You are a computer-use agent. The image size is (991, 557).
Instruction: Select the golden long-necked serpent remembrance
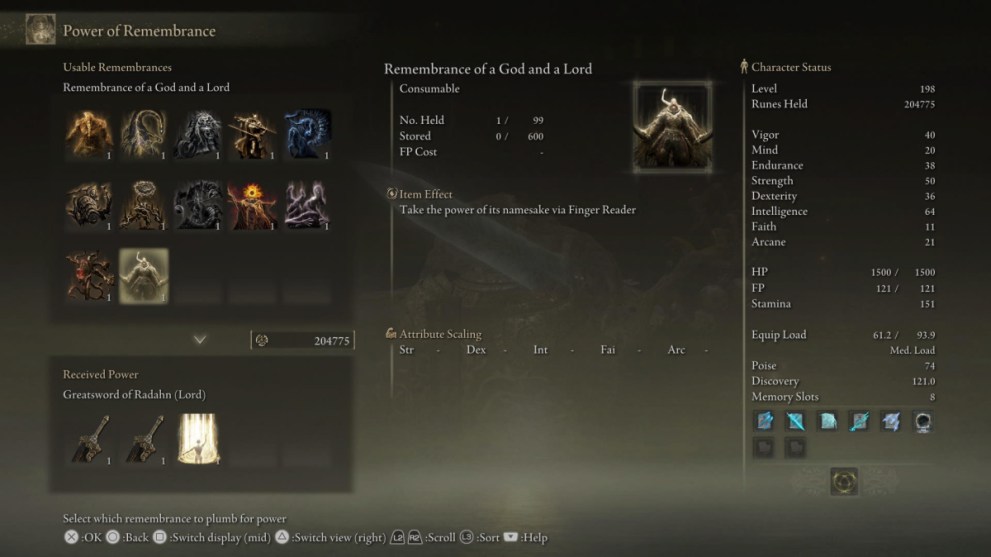(144, 134)
